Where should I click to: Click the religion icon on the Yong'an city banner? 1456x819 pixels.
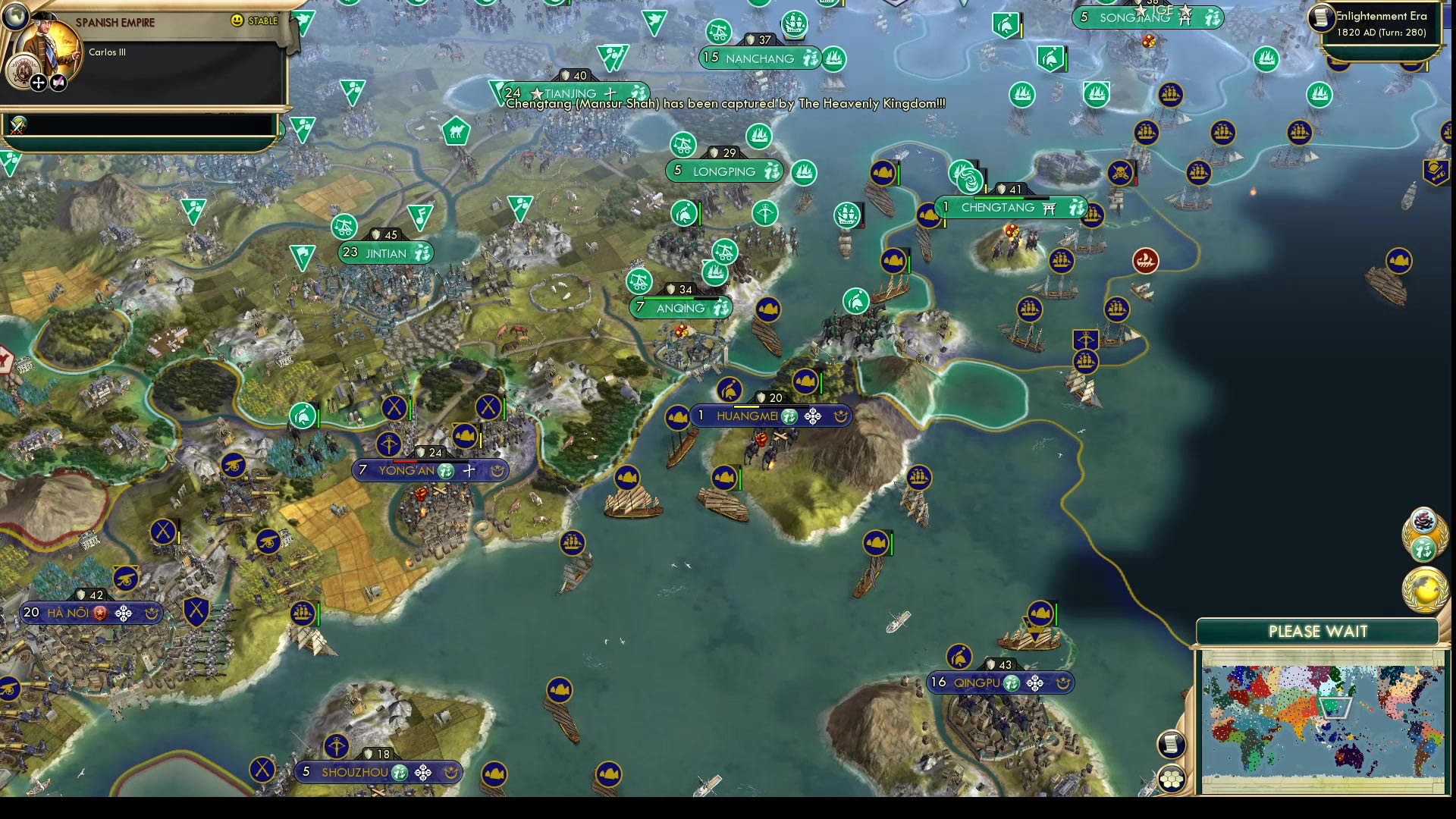(469, 471)
